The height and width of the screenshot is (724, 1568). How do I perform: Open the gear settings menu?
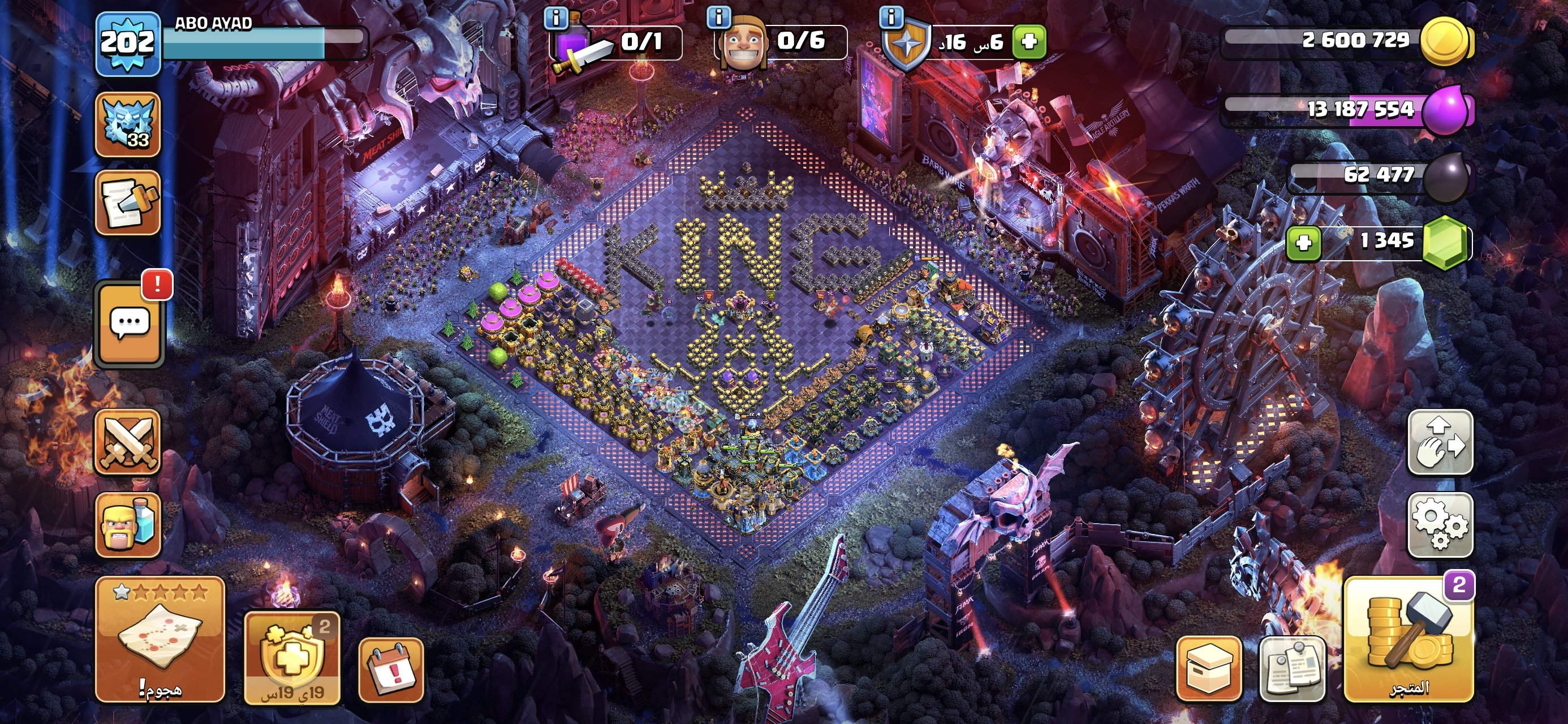(1440, 525)
